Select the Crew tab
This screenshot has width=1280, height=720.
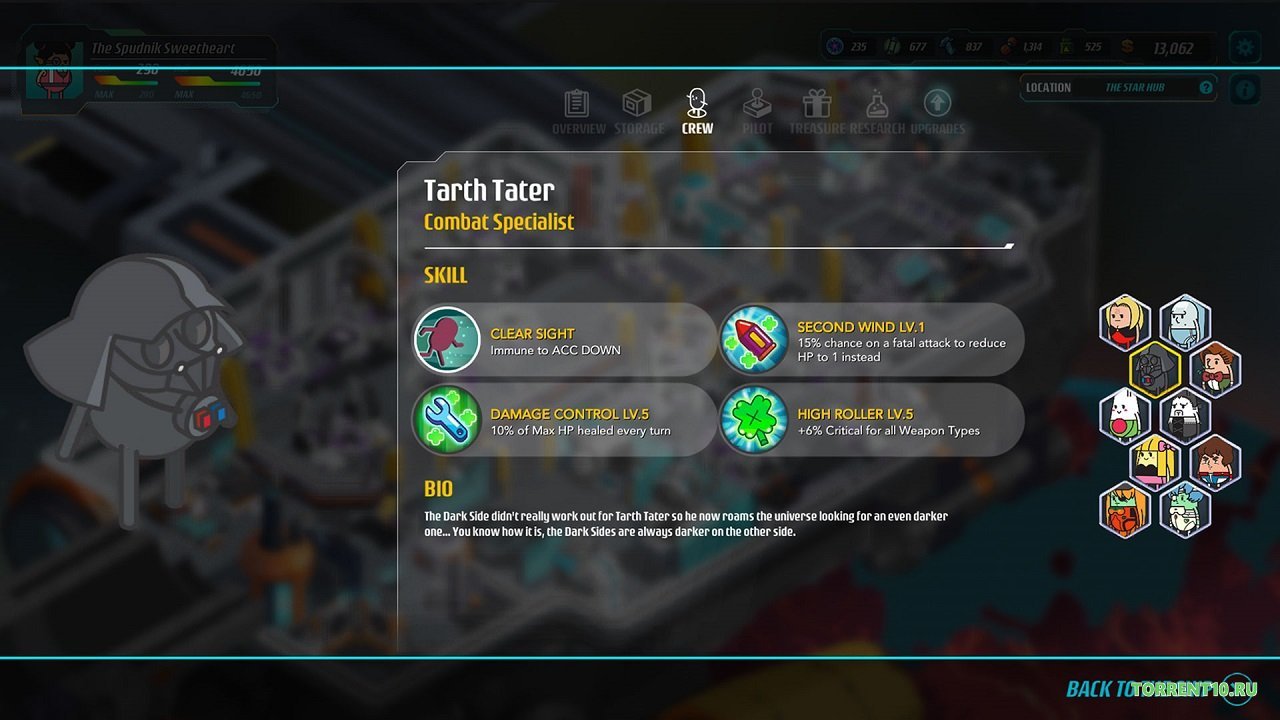[x=697, y=111]
